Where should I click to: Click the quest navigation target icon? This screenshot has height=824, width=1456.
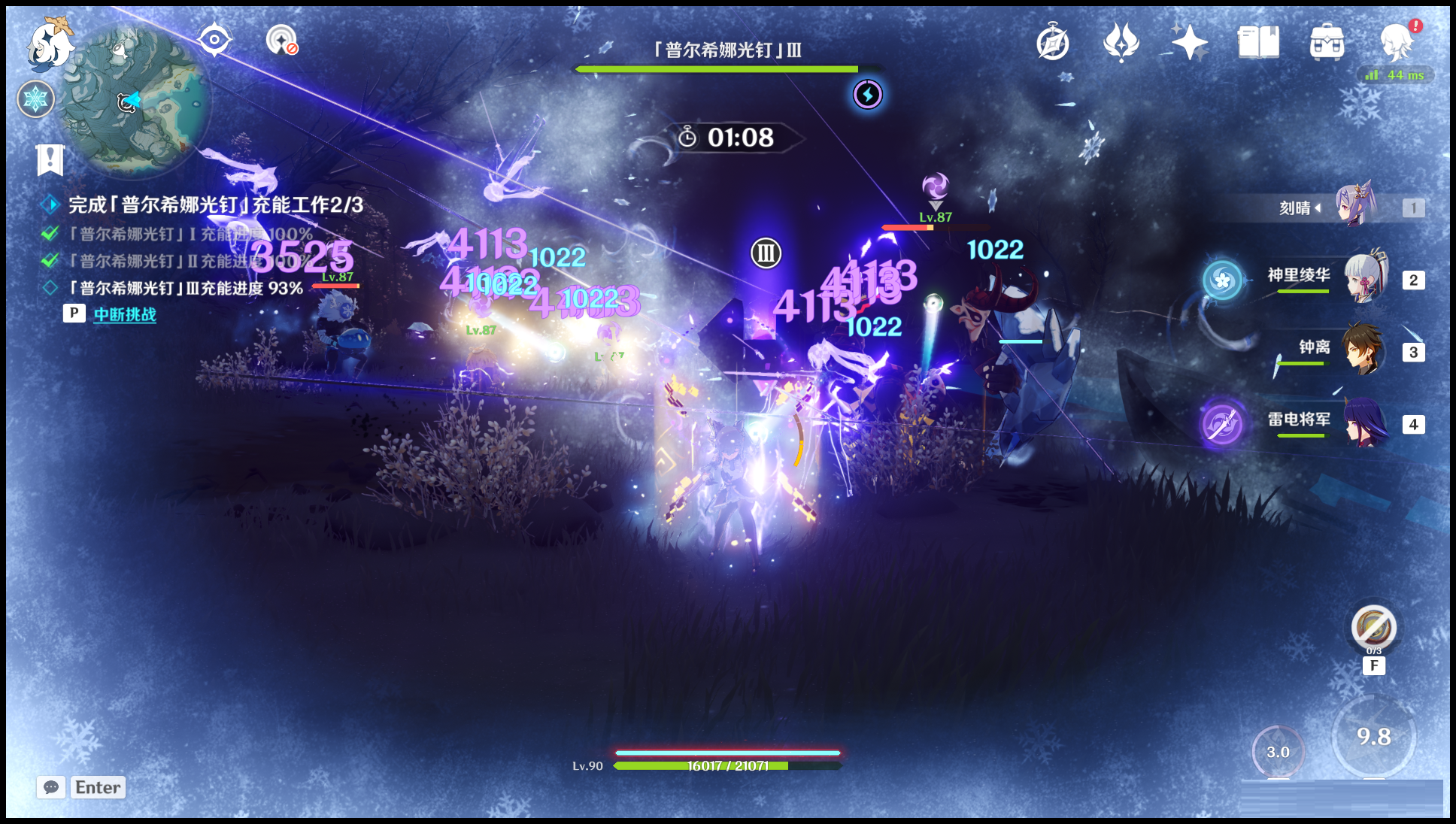[214, 40]
